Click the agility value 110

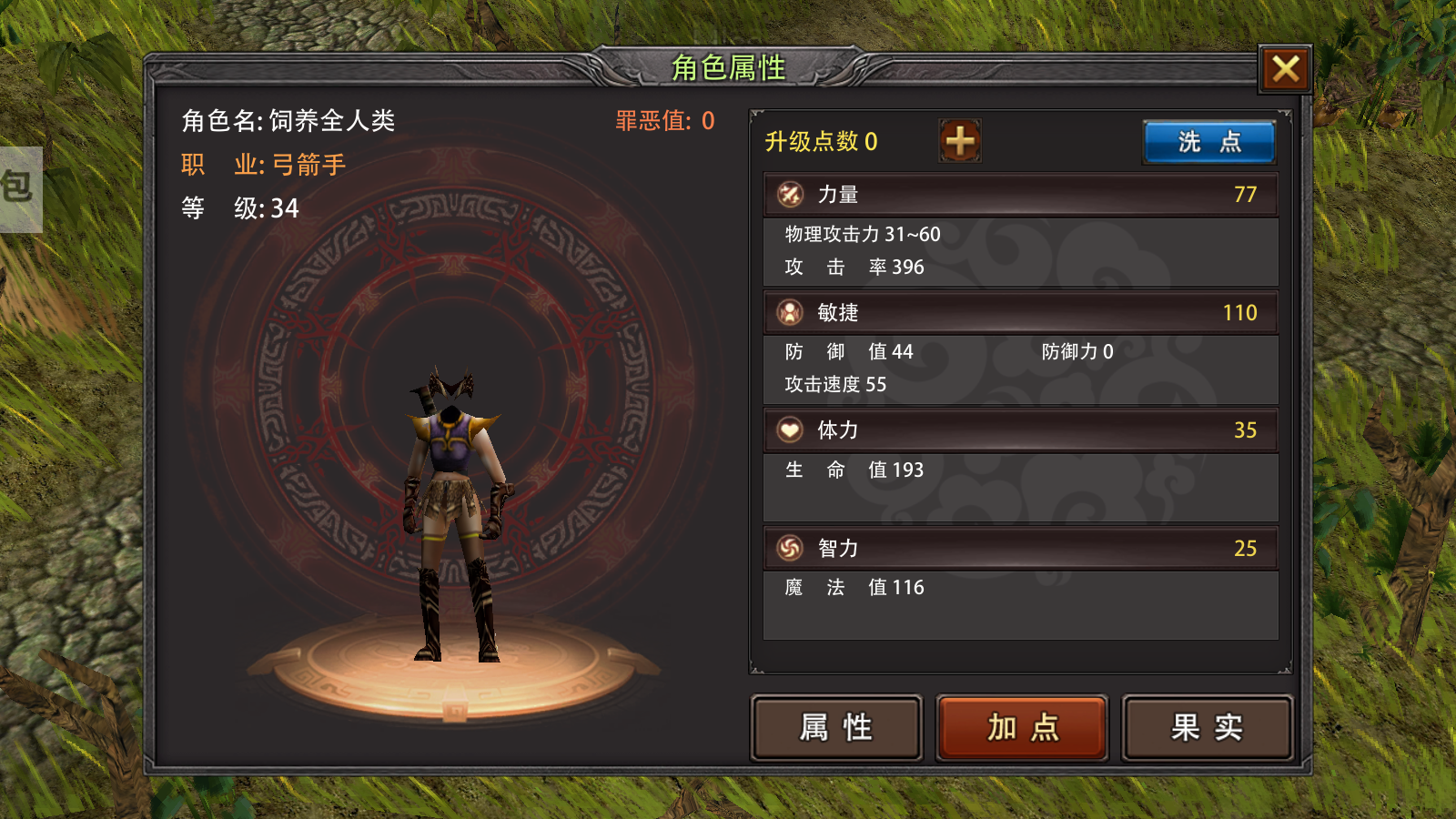coord(1242,312)
